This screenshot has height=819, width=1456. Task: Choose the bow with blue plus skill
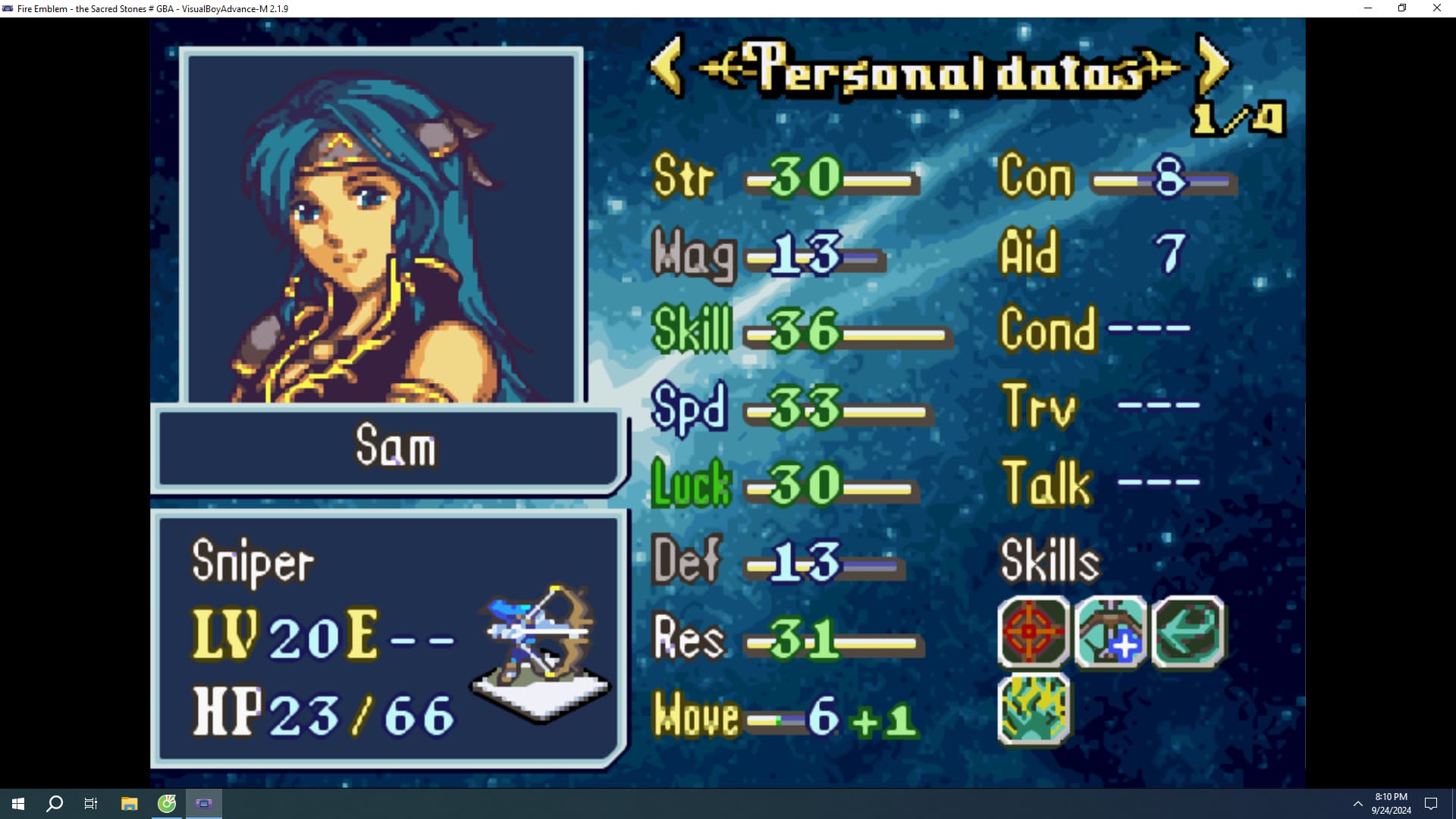[x=1111, y=632]
